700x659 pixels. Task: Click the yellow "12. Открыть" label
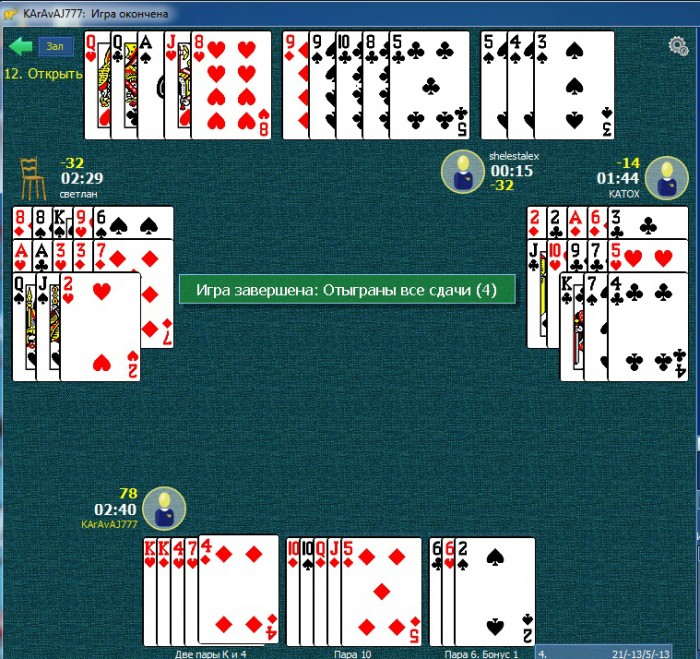tap(42, 74)
